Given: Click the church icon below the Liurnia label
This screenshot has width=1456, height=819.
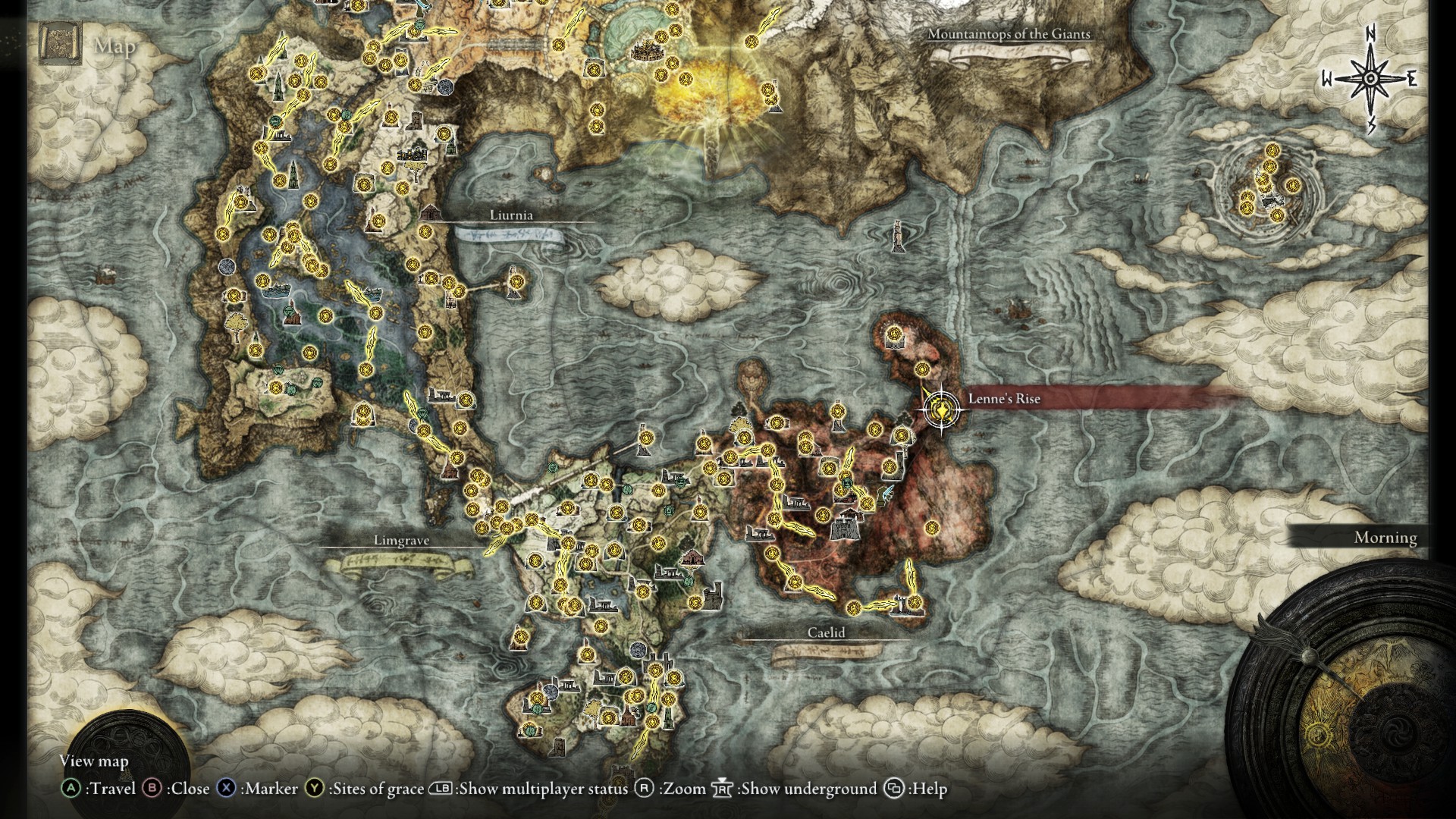Looking at the screenshot, I should pyautogui.click(x=431, y=214).
